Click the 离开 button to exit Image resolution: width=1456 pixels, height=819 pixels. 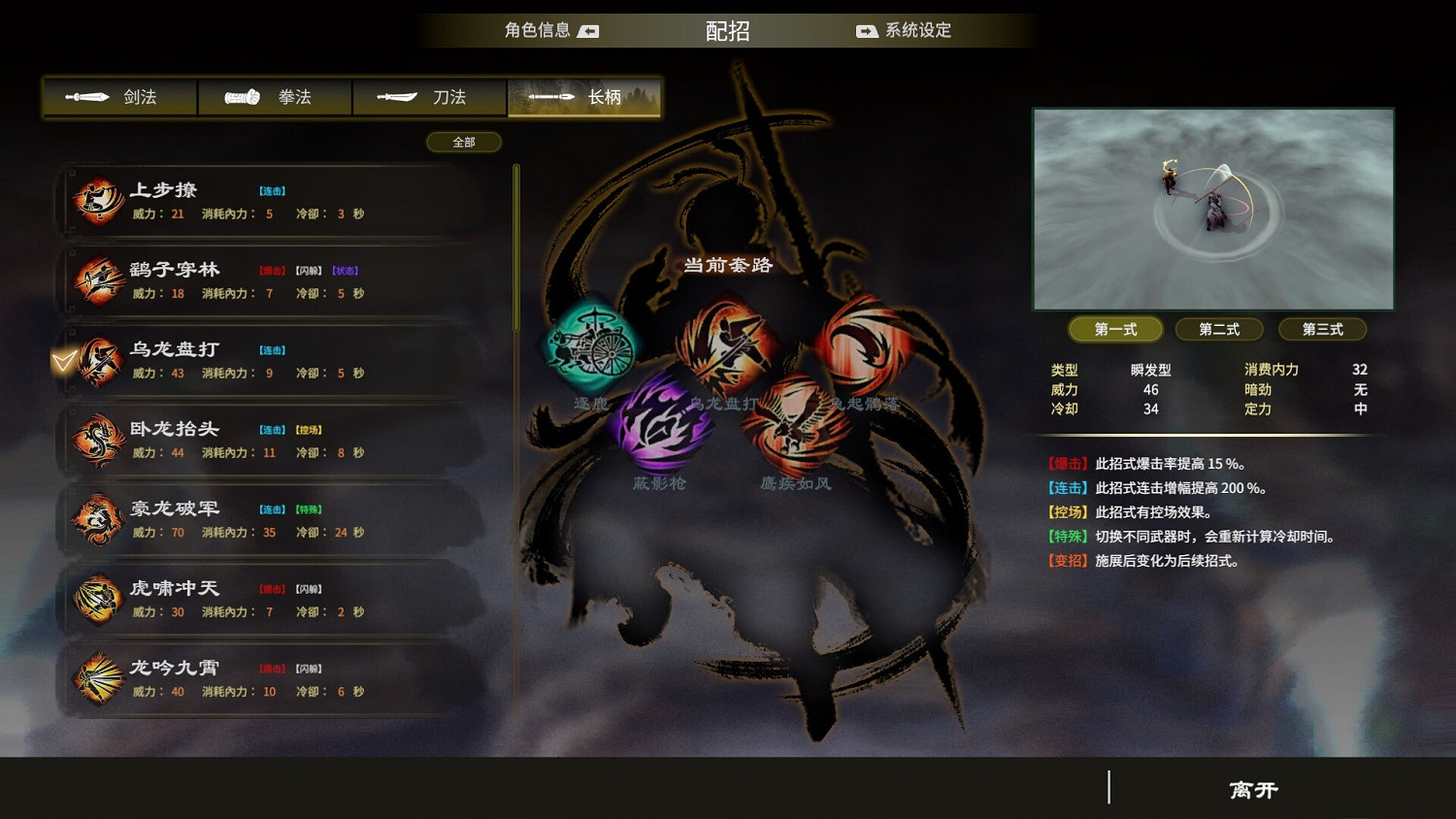coord(1252,790)
